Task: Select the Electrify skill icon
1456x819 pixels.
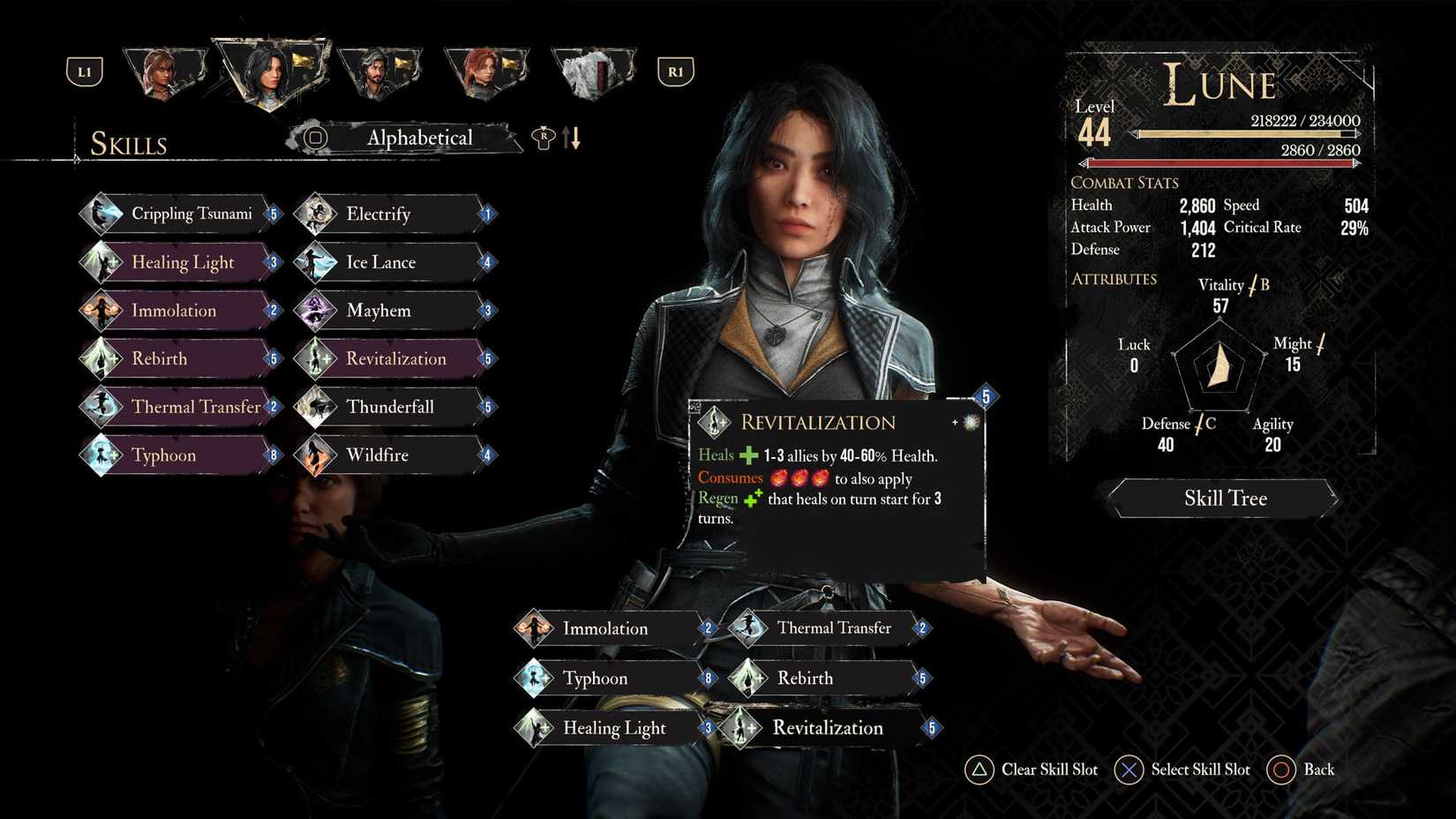Action: 316,214
